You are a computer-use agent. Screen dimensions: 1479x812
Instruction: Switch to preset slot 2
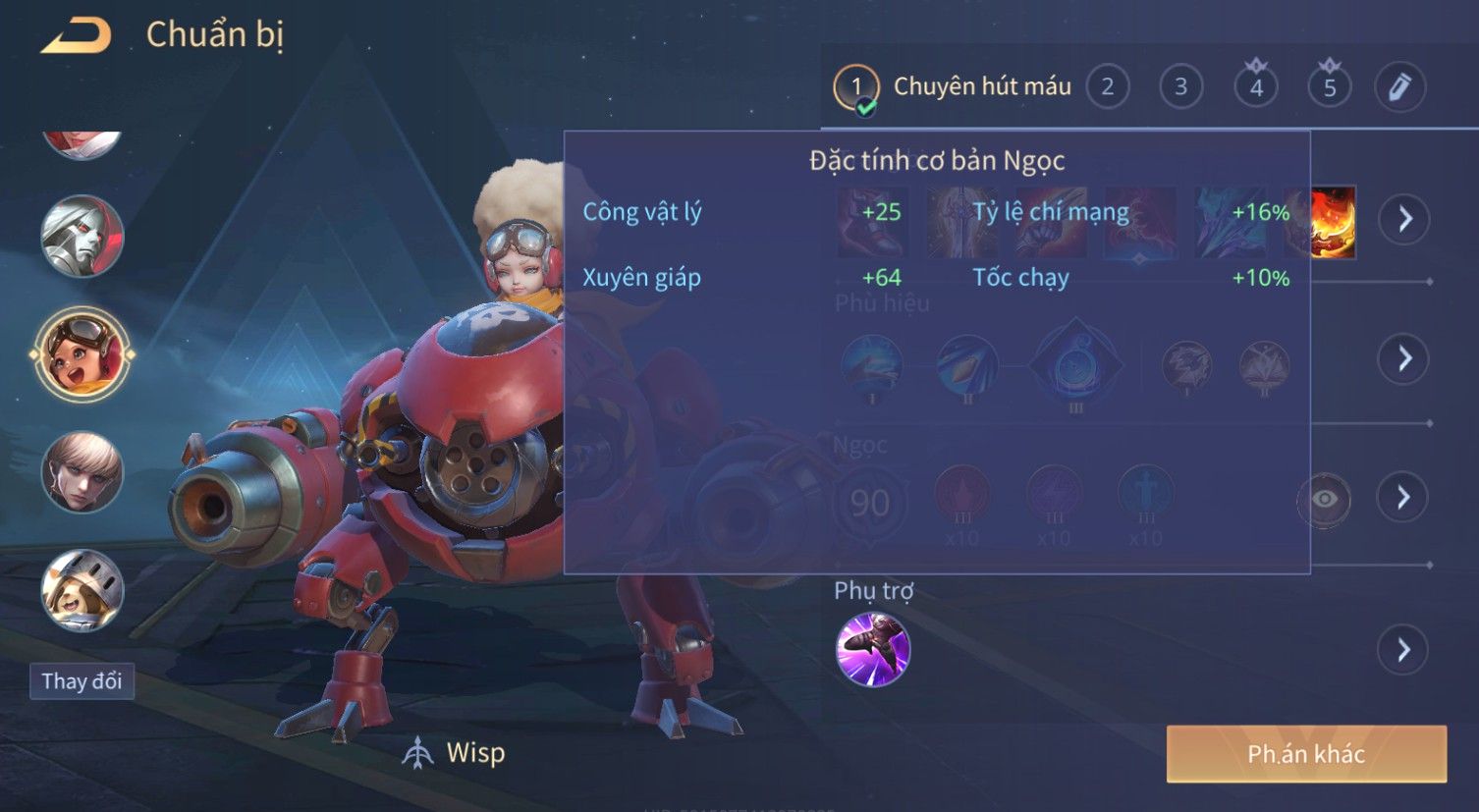pyautogui.click(x=1108, y=87)
